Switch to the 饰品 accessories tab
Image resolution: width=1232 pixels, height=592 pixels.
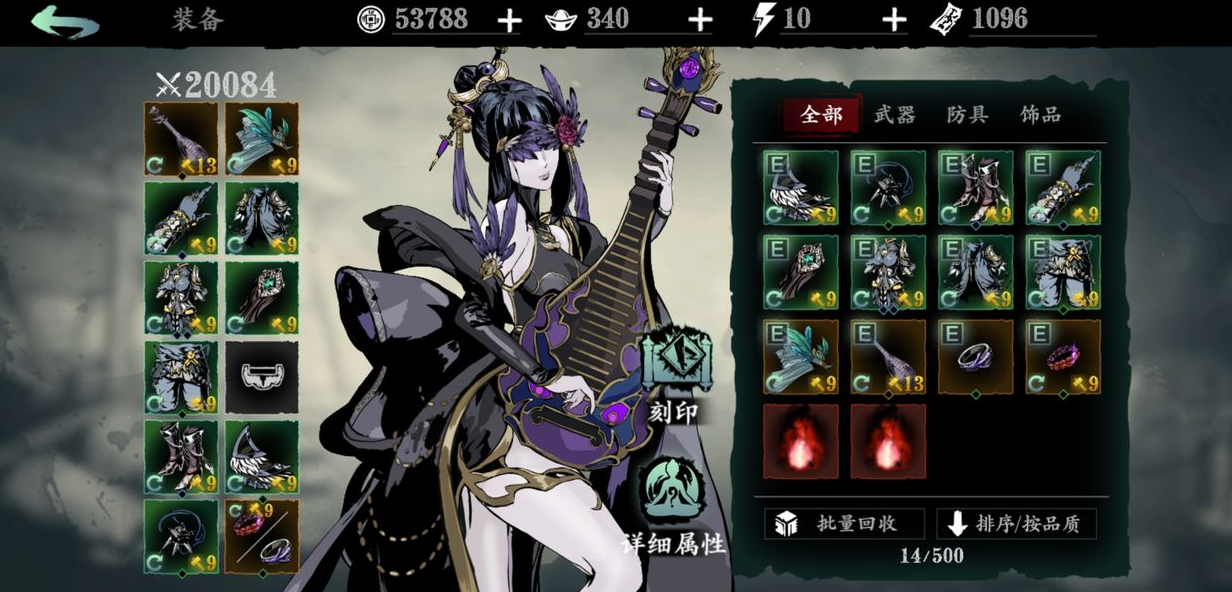tap(1040, 115)
